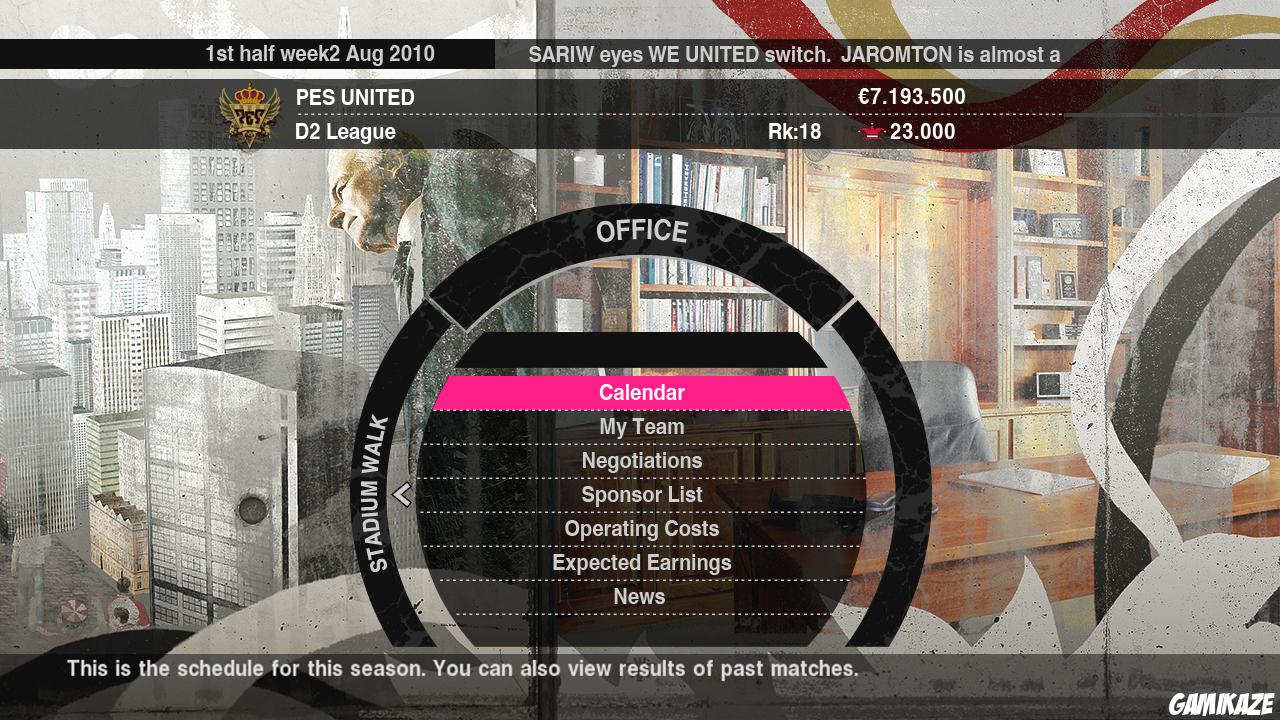Click the fan count display showing 23.000

[x=922, y=131]
